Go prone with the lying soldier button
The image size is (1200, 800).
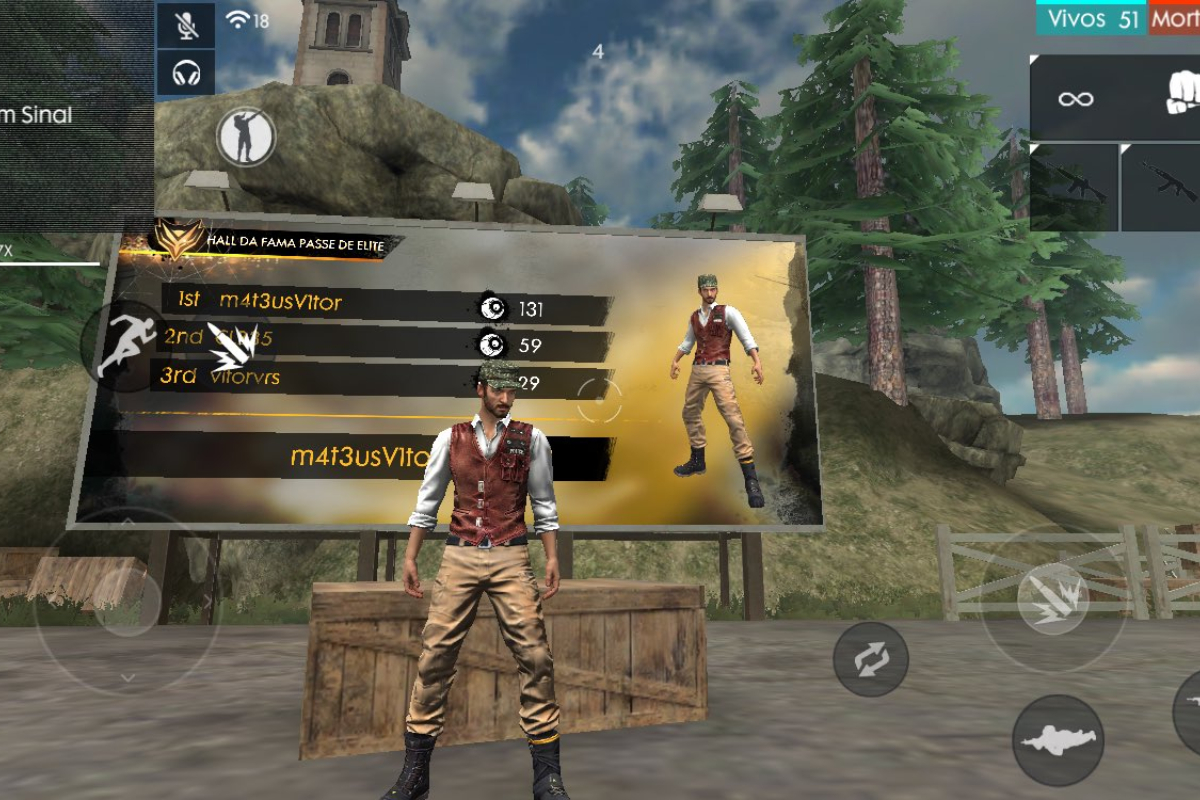click(1057, 740)
